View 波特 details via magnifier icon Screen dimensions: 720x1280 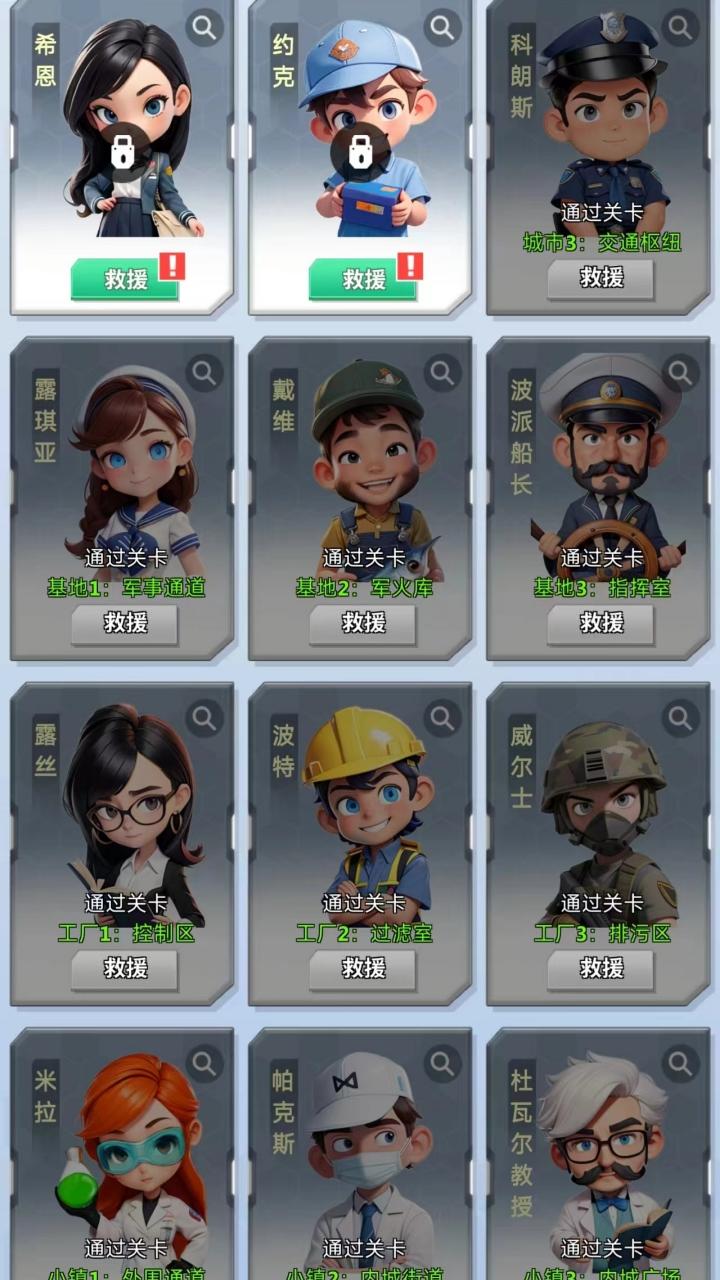pos(442,718)
